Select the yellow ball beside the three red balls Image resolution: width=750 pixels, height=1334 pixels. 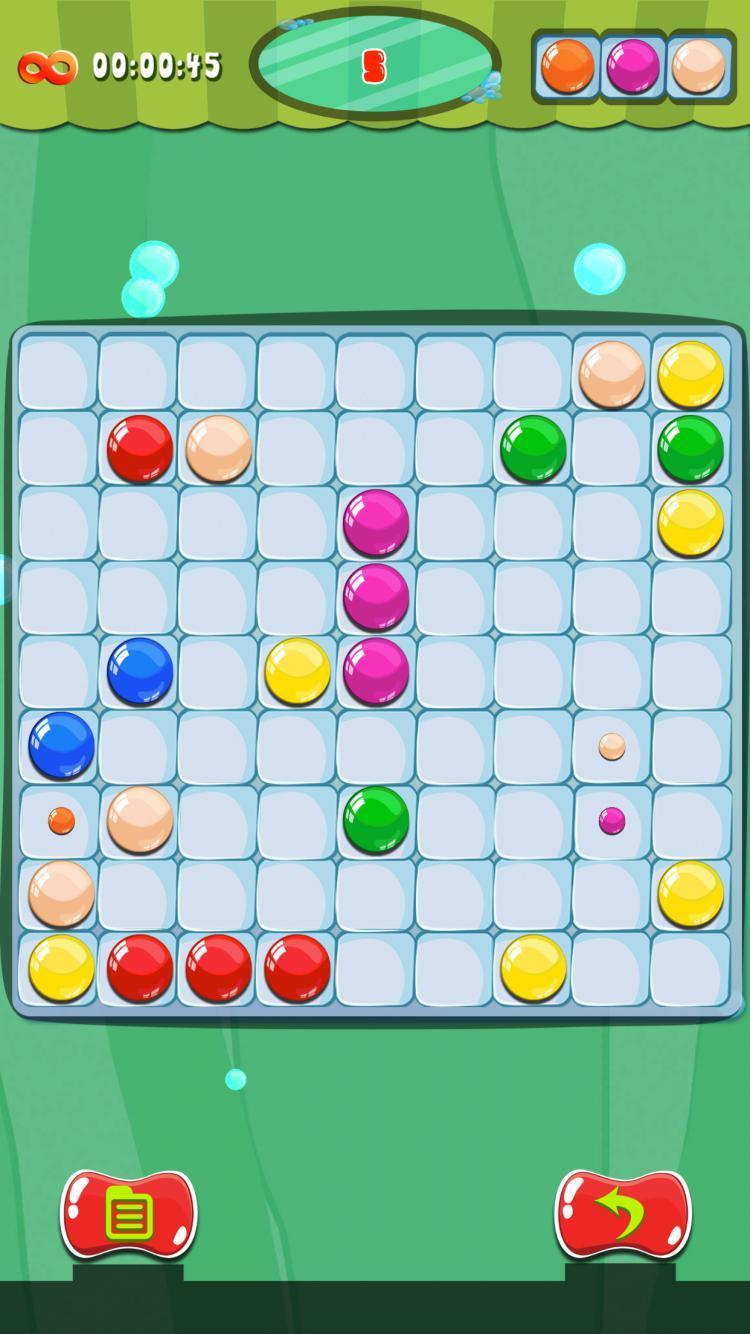click(61, 968)
